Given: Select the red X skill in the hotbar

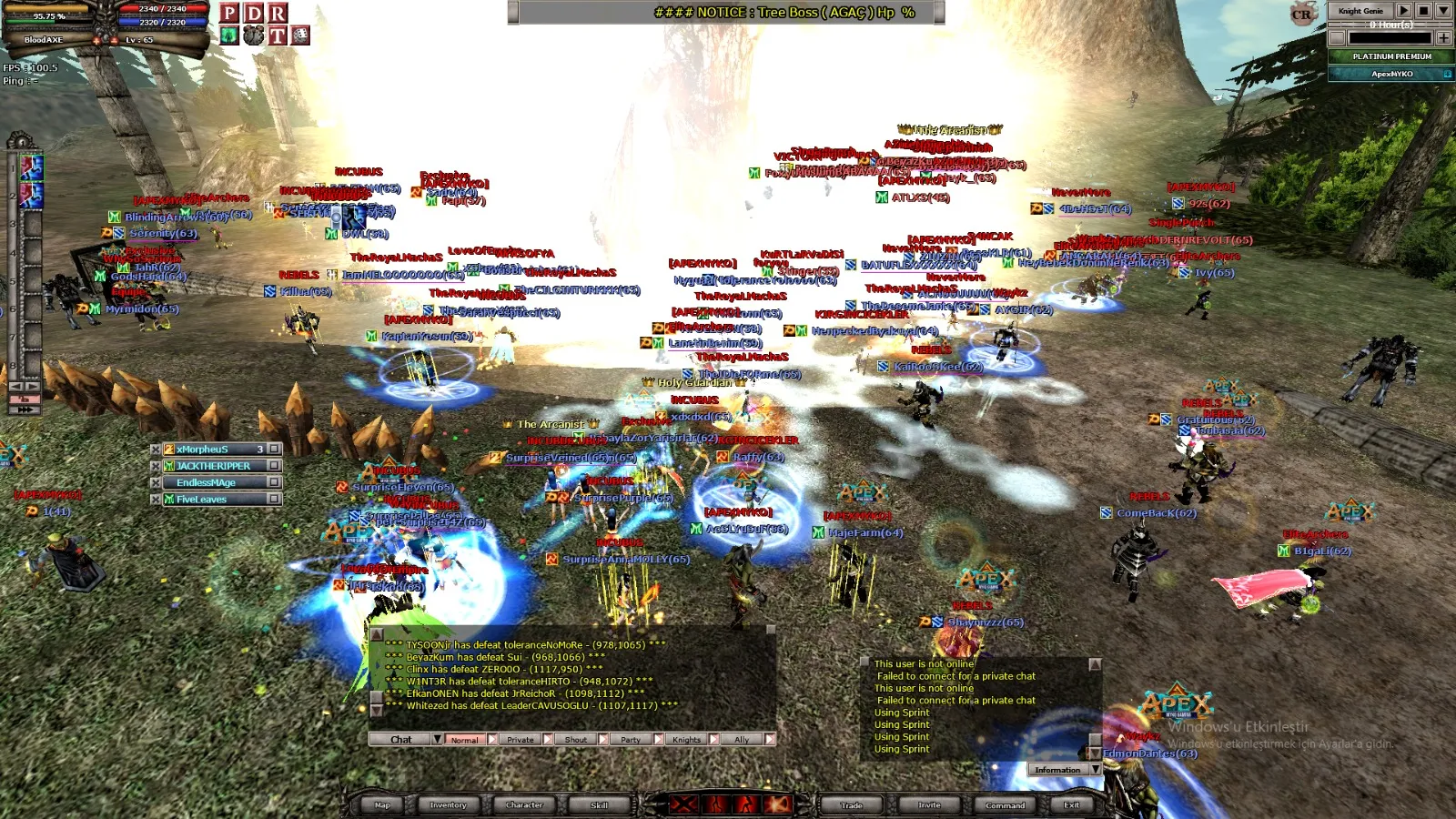Looking at the screenshot, I should coord(683,804).
